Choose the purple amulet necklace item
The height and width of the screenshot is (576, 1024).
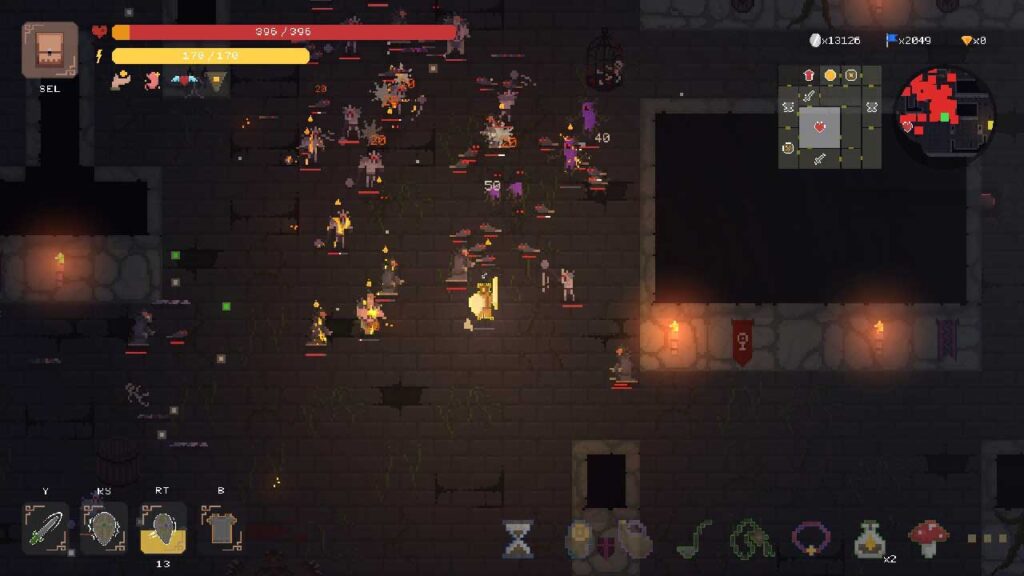(x=811, y=538)
